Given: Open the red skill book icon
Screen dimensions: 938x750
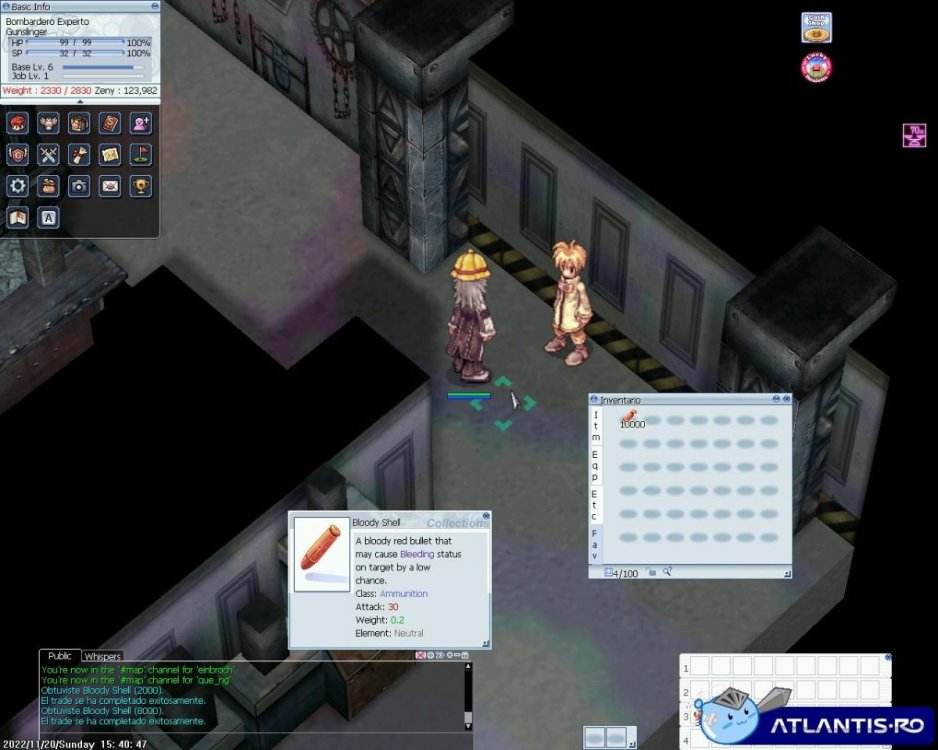Looking at the screenshot, I should 110,124.
